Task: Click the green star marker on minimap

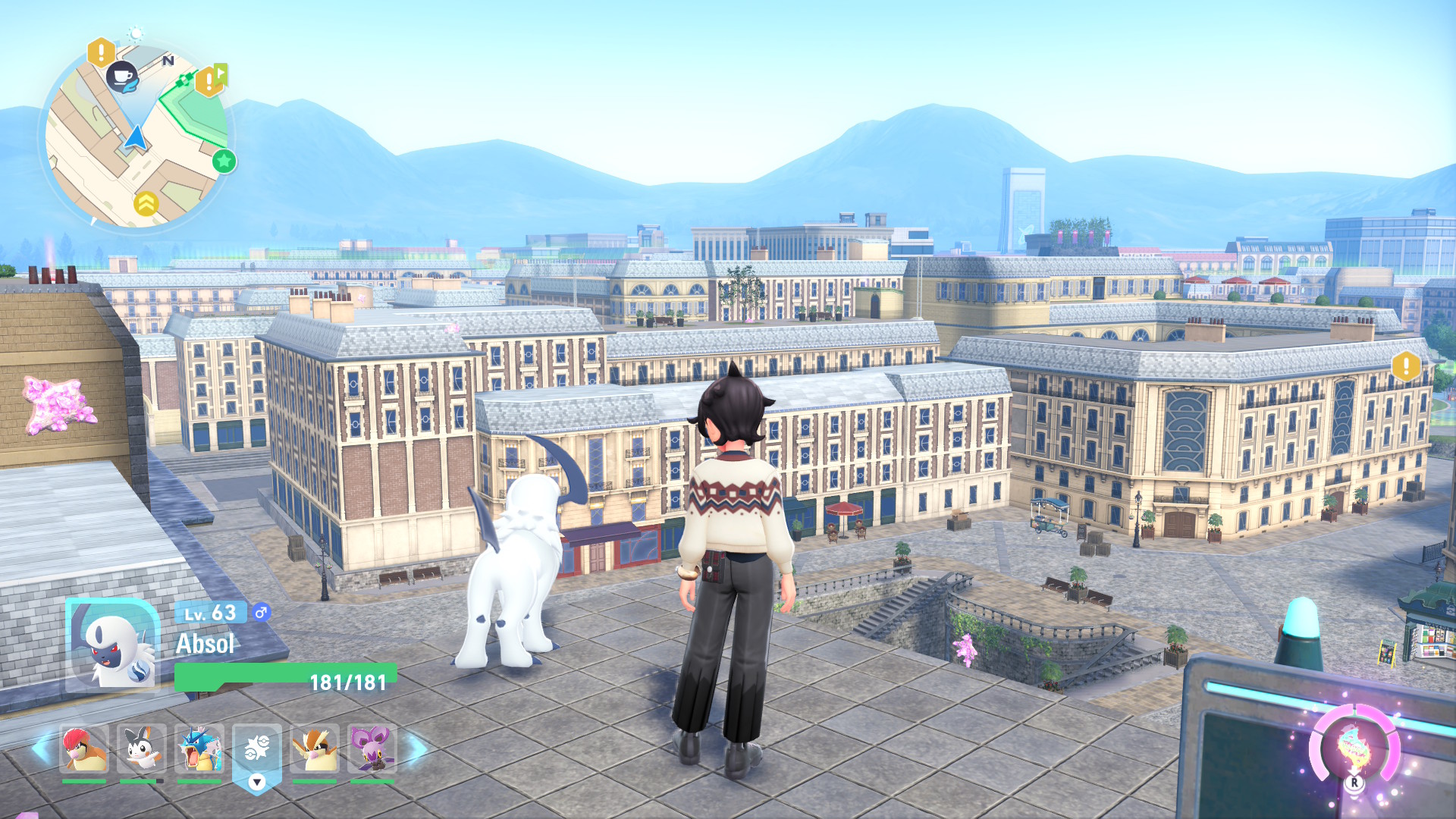Action: pyautogui.click(x=224, y=161)
